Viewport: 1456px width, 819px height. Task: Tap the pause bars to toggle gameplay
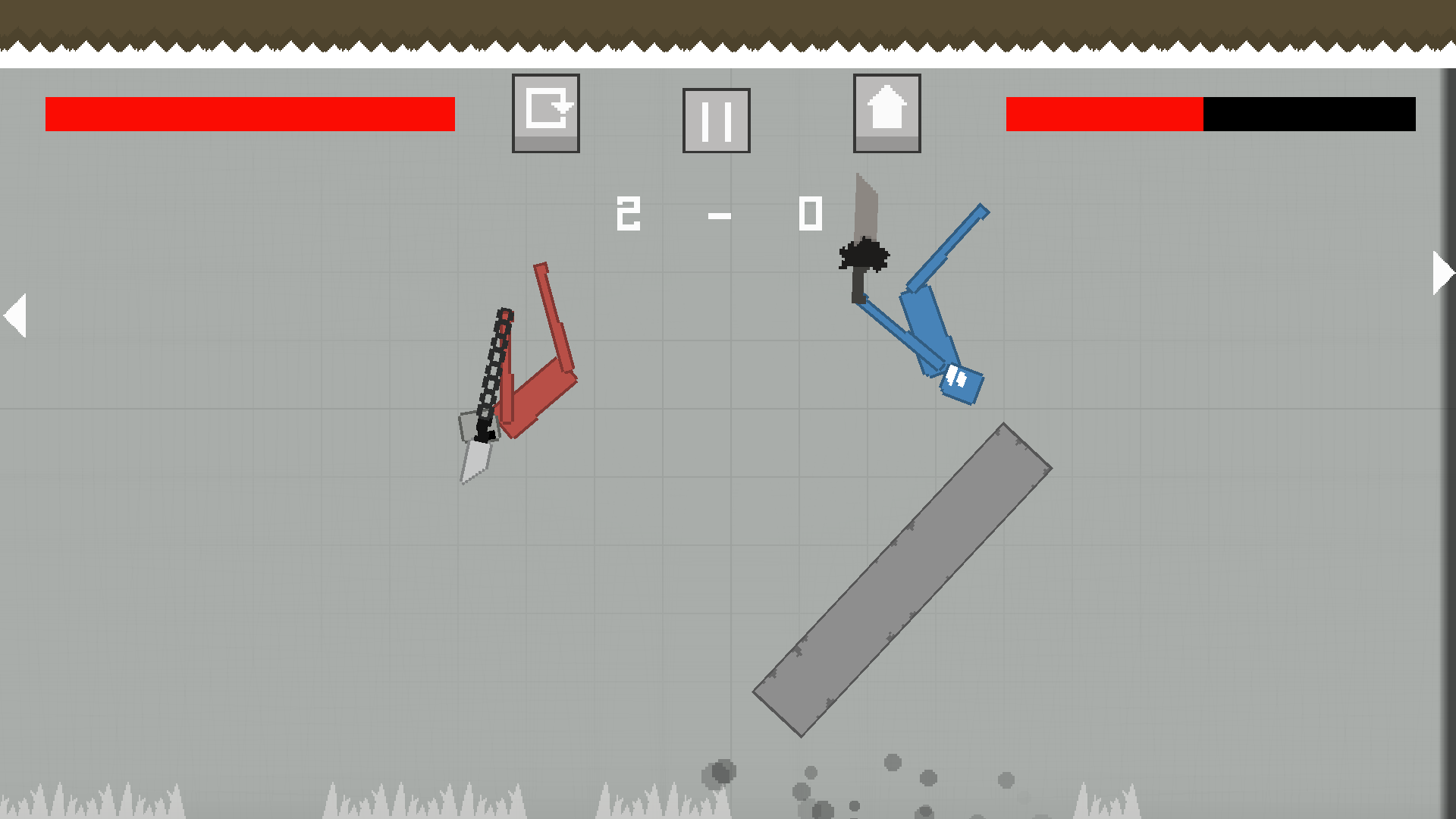tap(715, 120)
